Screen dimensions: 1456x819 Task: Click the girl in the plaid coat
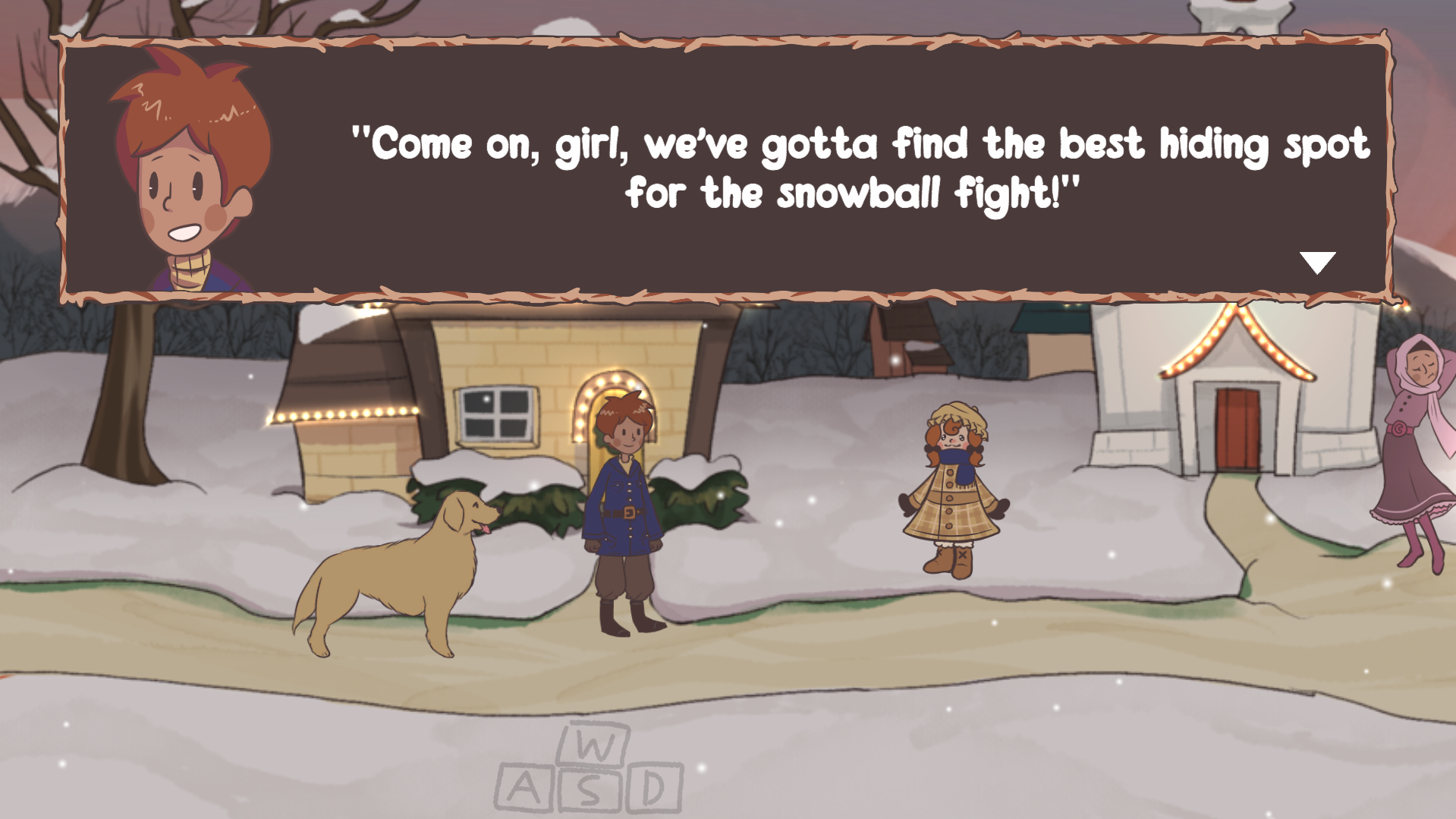952,493
